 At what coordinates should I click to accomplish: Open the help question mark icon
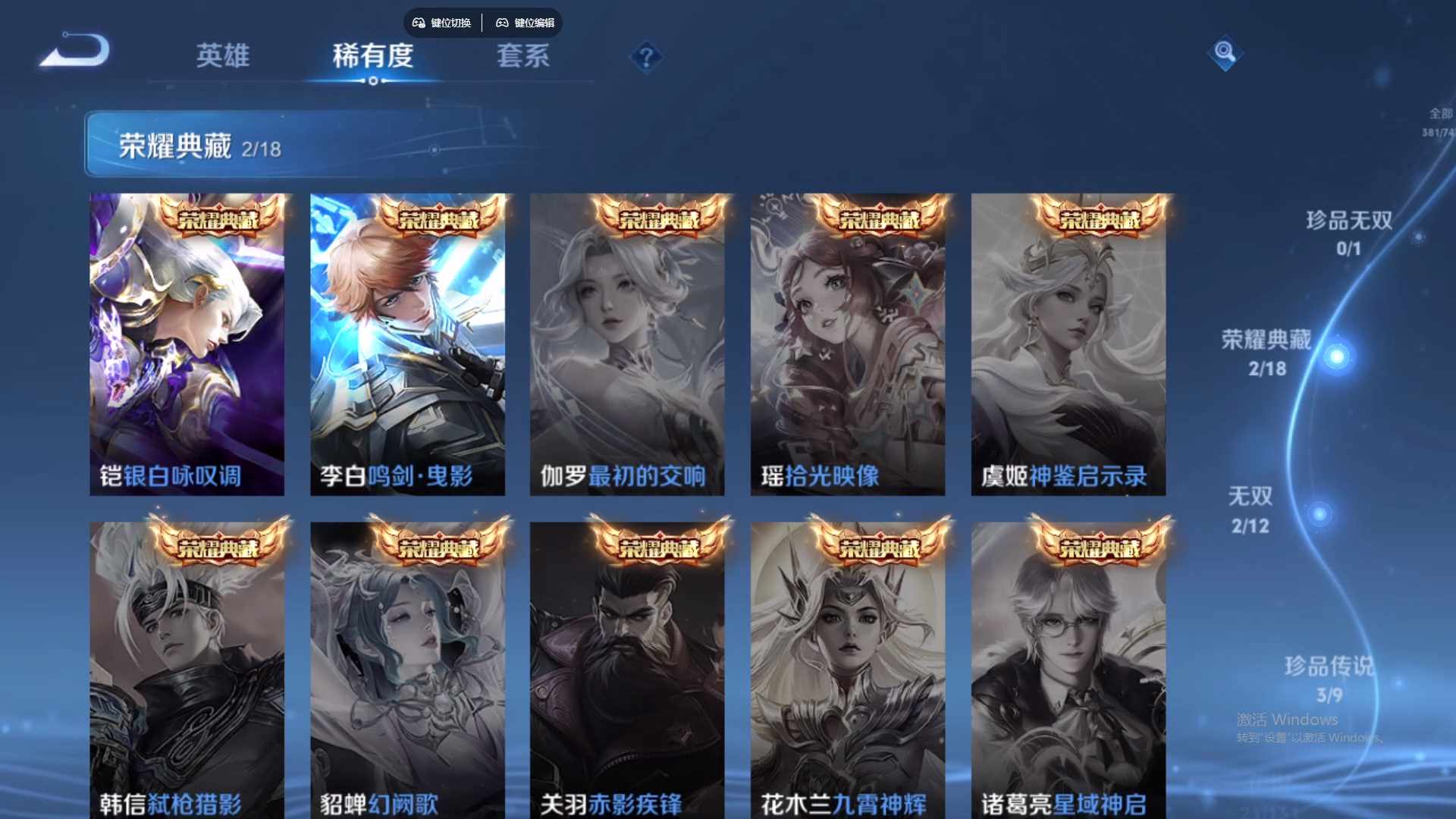click(x=645, y=56)
